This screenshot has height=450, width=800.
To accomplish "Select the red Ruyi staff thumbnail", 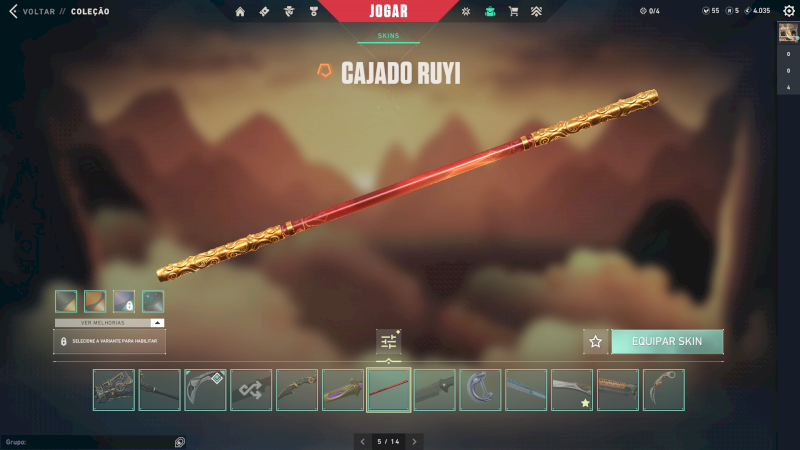I will [388, 390].
